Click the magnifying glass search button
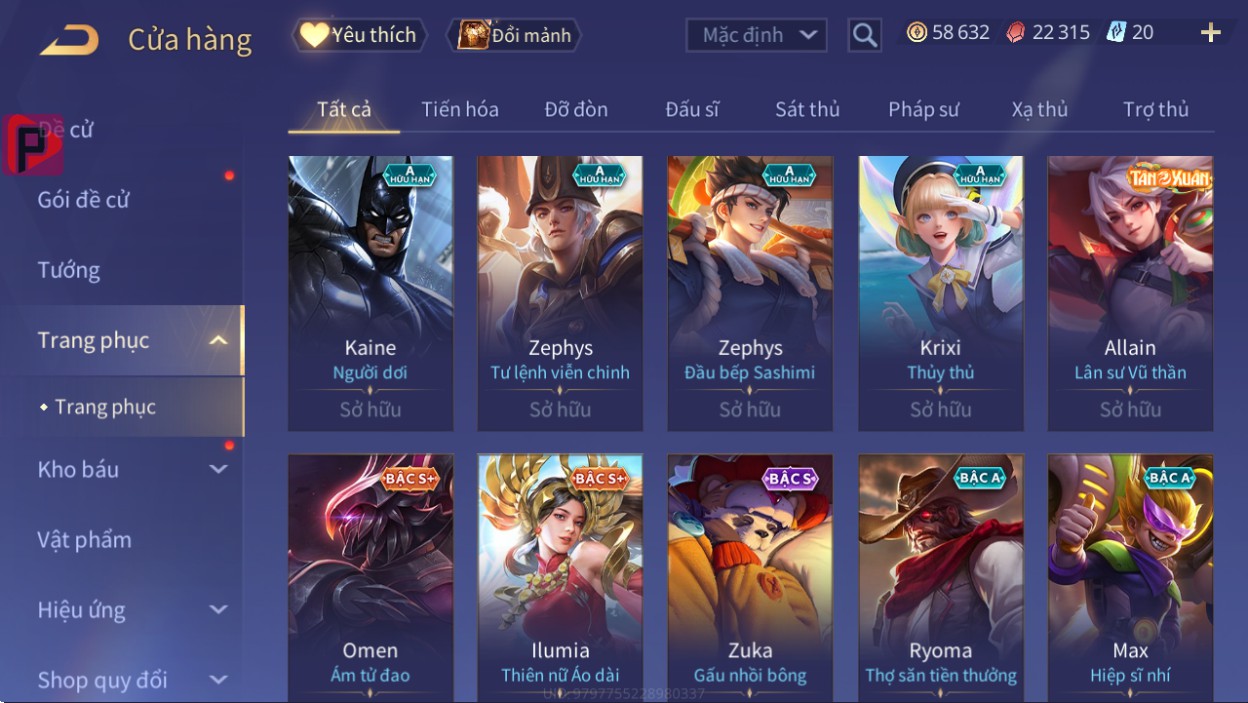Image resolution: width=1248 pixels, height=703 pixels. 864,36
